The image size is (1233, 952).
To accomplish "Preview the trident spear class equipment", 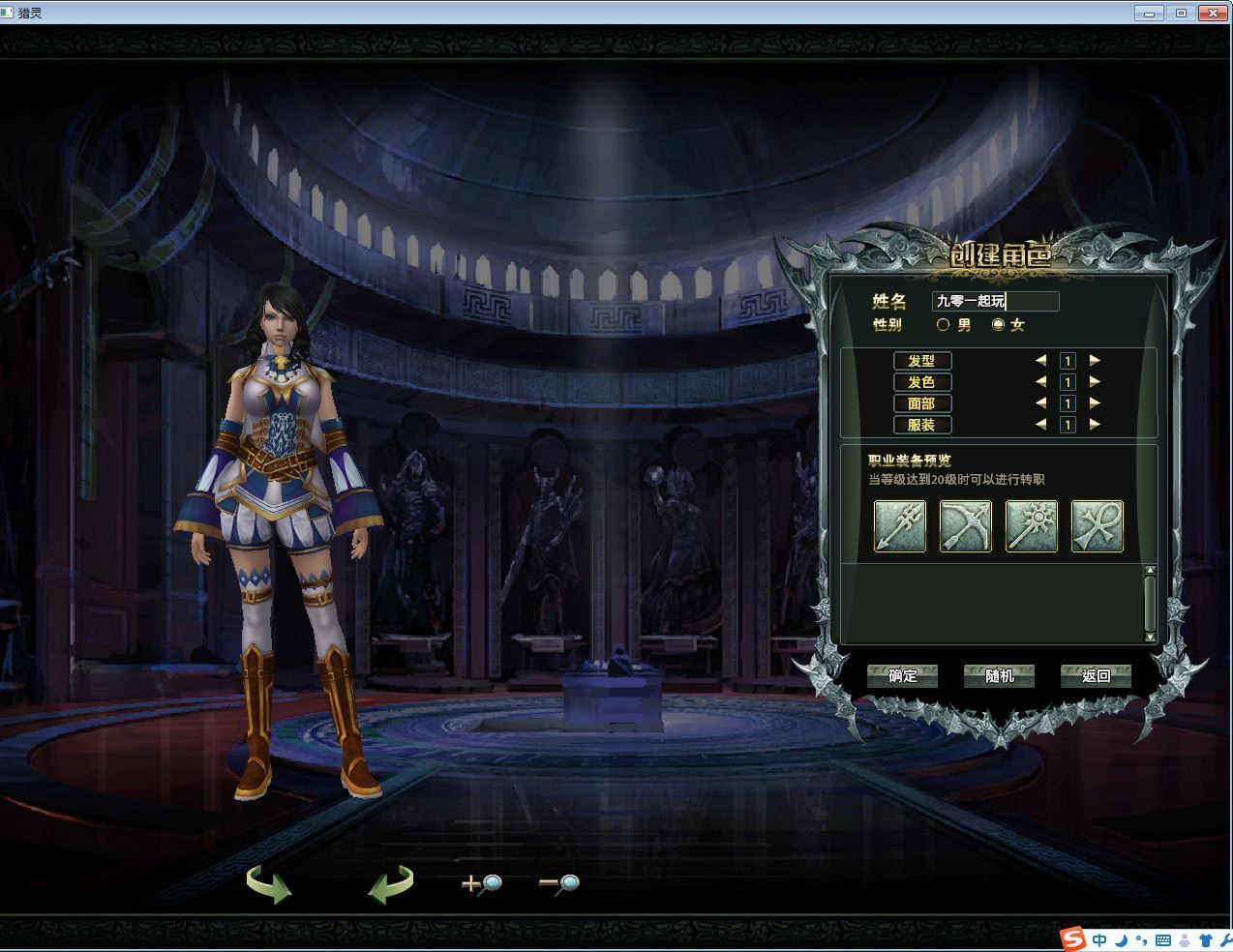I will point(900,526).
